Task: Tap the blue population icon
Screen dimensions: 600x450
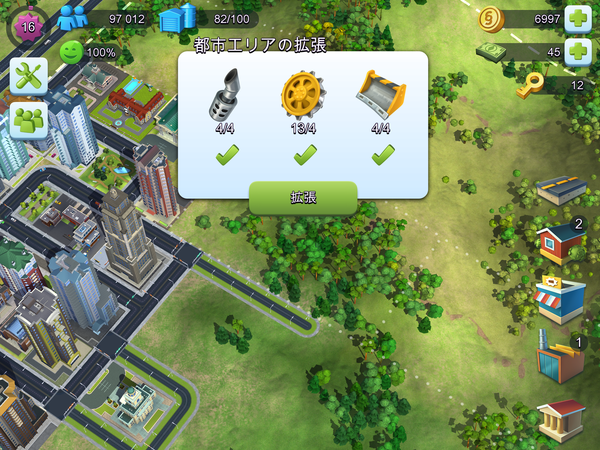Action: click(72, 18)
